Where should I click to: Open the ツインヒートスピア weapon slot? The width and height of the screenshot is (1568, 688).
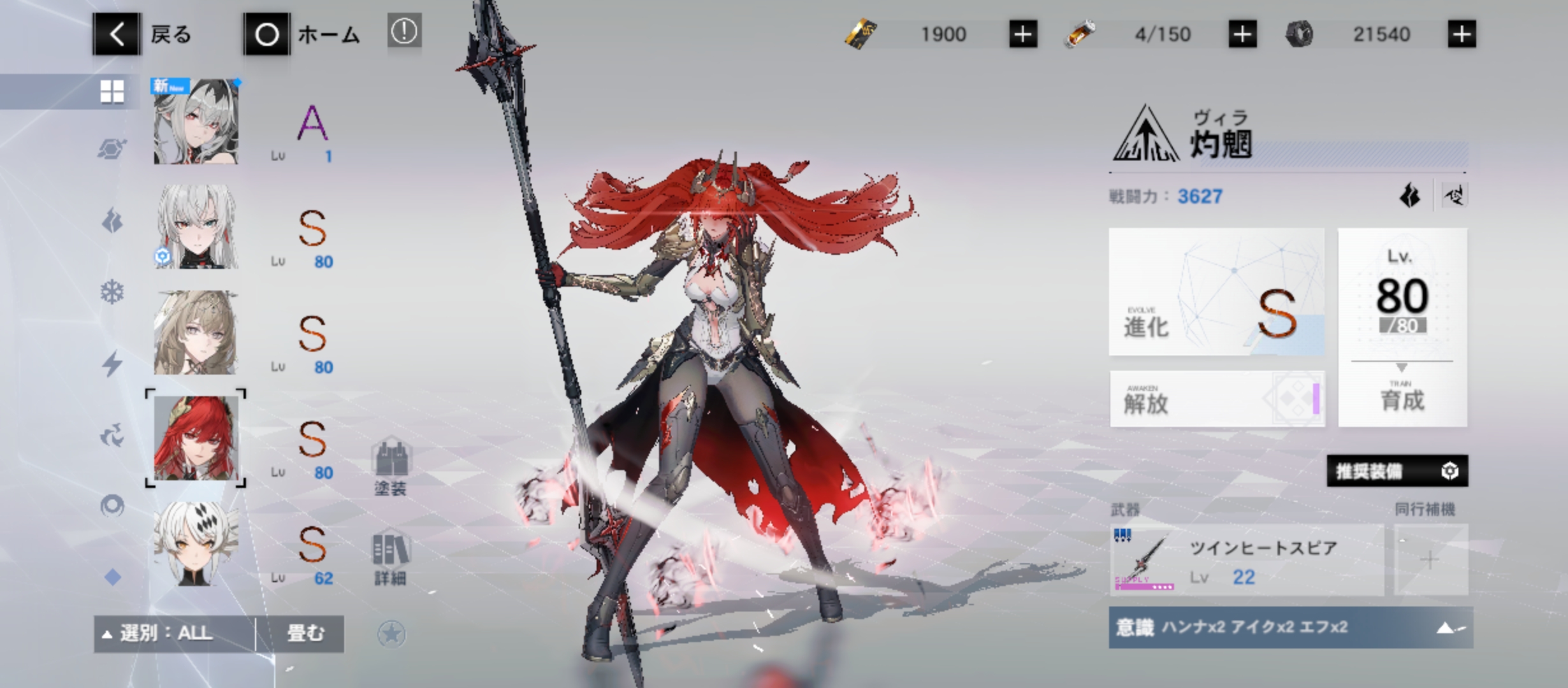1246,561
